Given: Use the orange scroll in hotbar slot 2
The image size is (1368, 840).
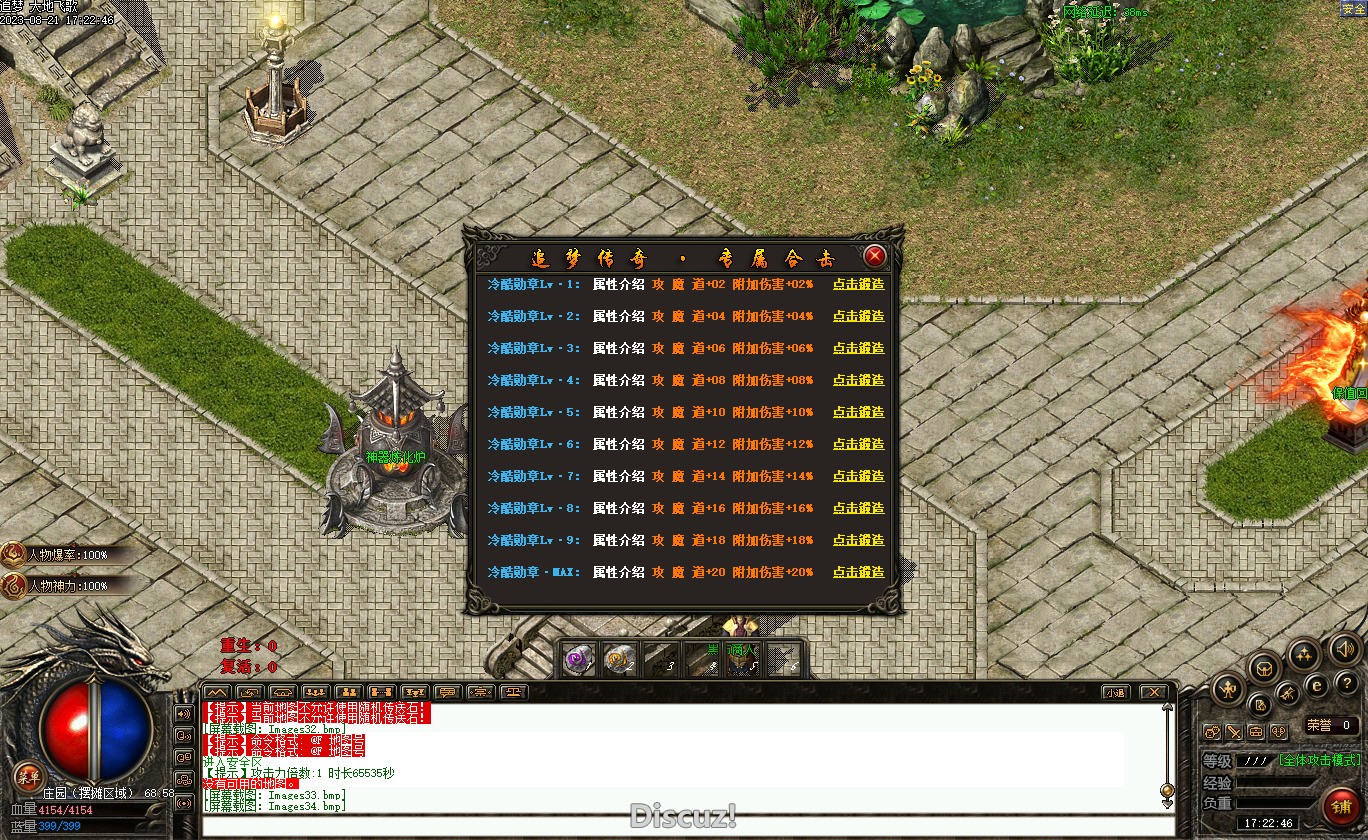Looking at the screenshot, I should [619, 660].
